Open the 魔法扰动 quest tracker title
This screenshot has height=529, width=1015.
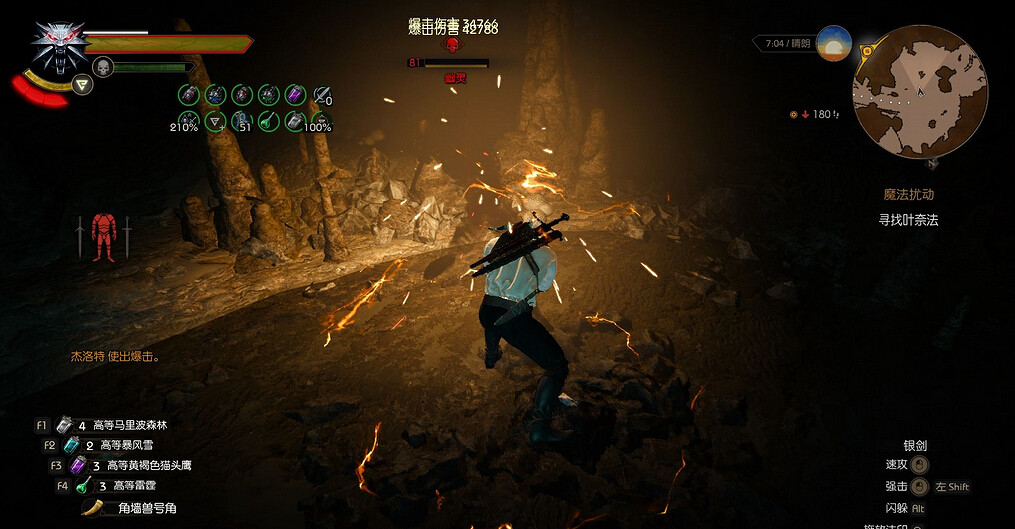coord(908,195)
